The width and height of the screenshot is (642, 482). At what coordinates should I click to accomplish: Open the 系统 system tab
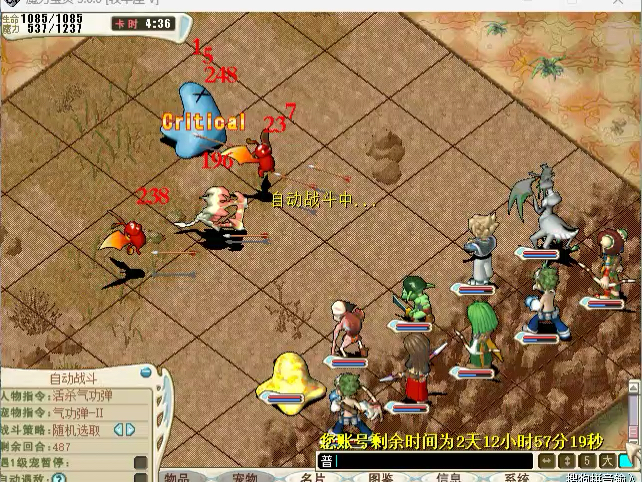pyautogui.click(x=516, y=477)
